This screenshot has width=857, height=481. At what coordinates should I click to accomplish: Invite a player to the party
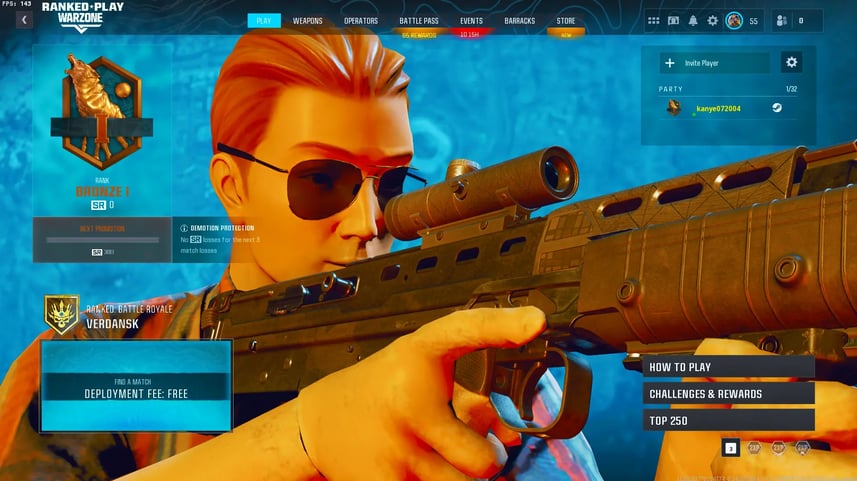tap(715, 63)
